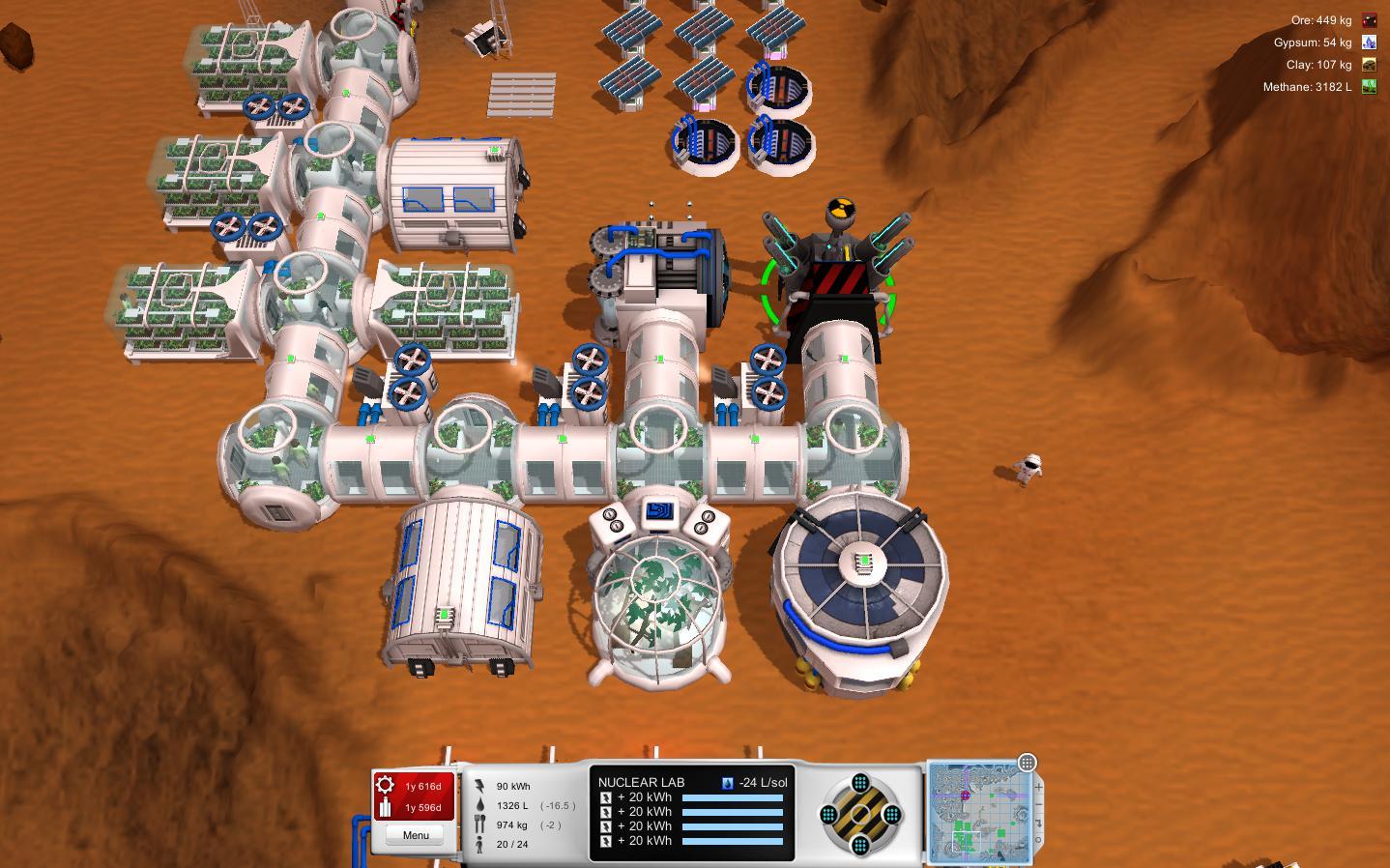Select the NUCLEAR LAB panel title
The image size is (1390, 868).
coord(642,782)
